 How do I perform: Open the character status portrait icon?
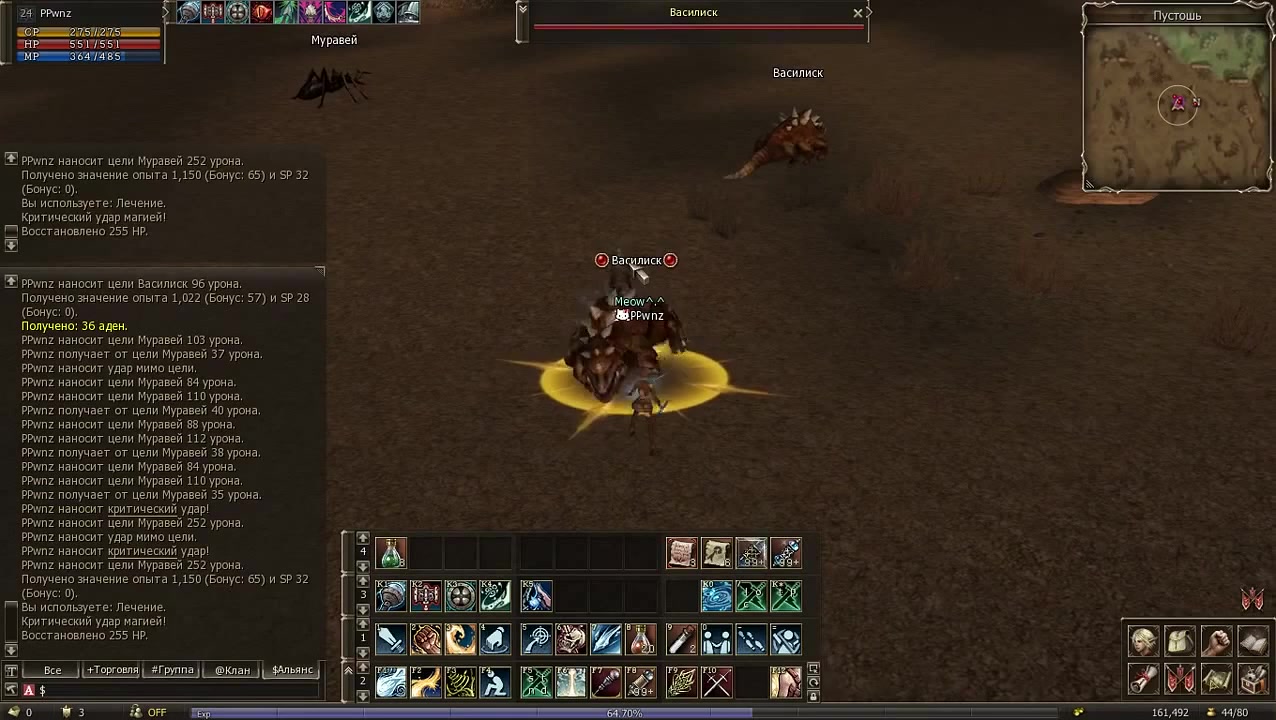click(x=1143, y=641)
